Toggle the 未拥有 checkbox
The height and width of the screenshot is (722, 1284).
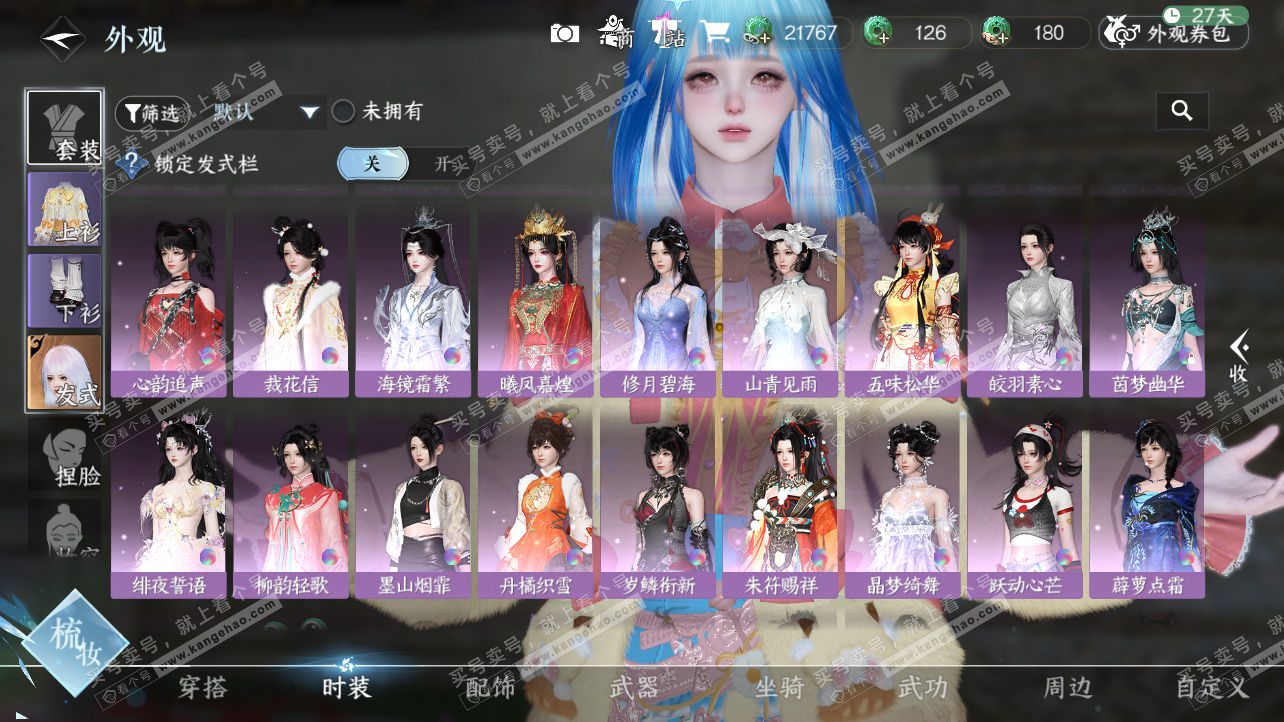[344, 112]
